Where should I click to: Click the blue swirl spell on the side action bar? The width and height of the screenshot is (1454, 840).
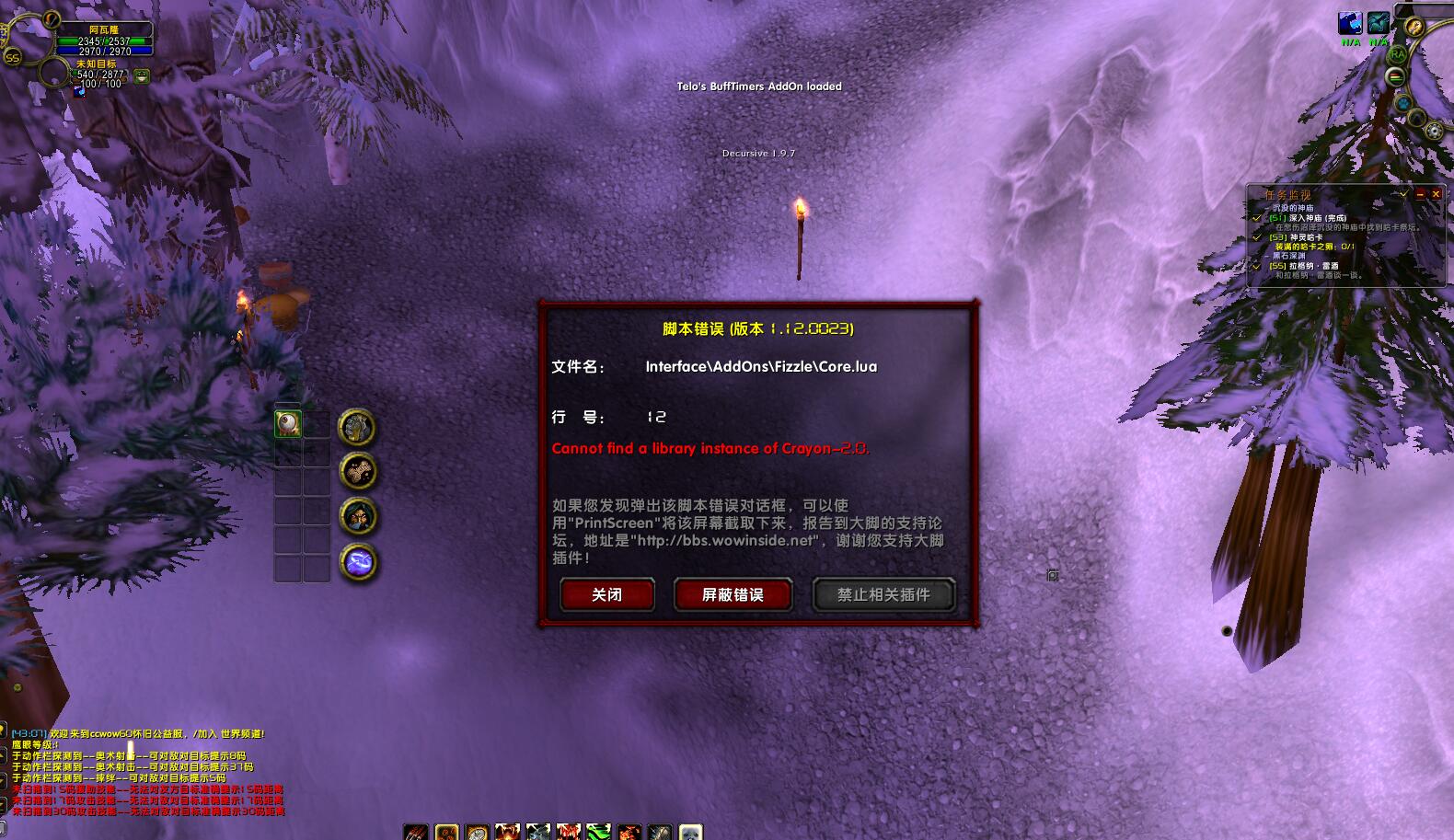click(359, 559)
